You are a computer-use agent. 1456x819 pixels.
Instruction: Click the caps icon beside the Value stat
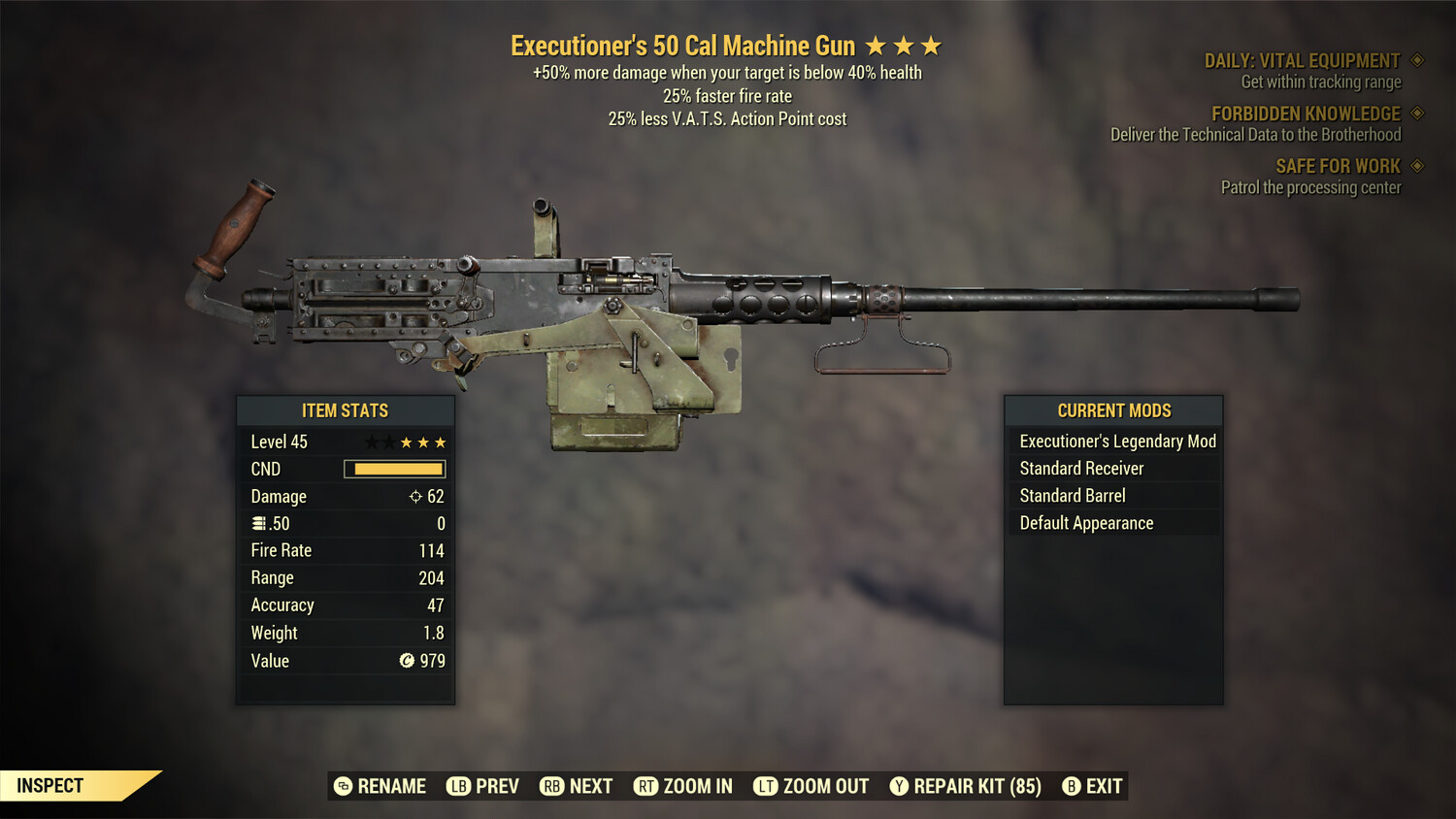pyautogui.click(x=408, y=661)
